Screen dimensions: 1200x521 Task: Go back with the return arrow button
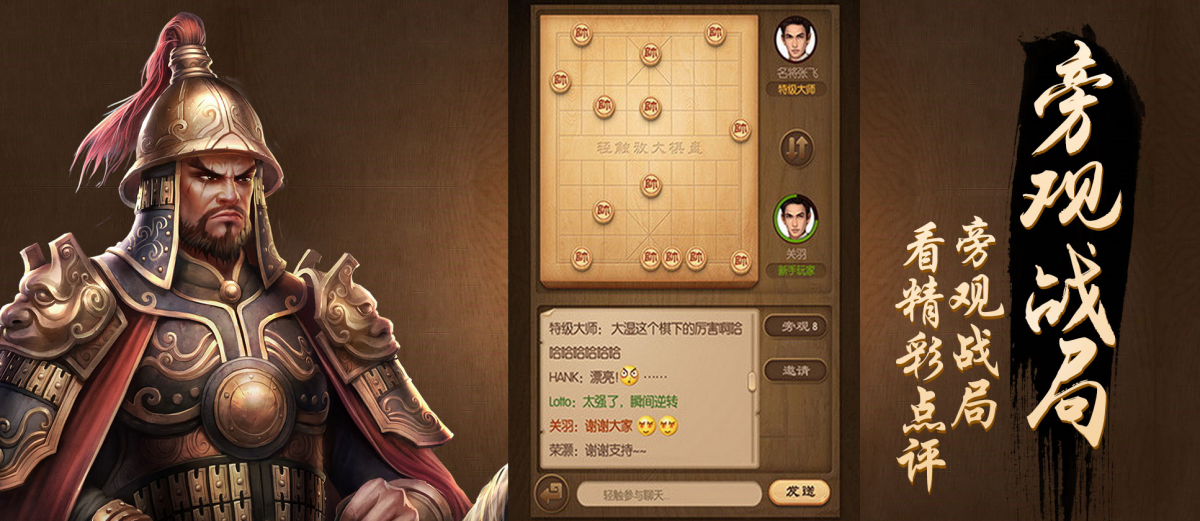pos(551,493)
